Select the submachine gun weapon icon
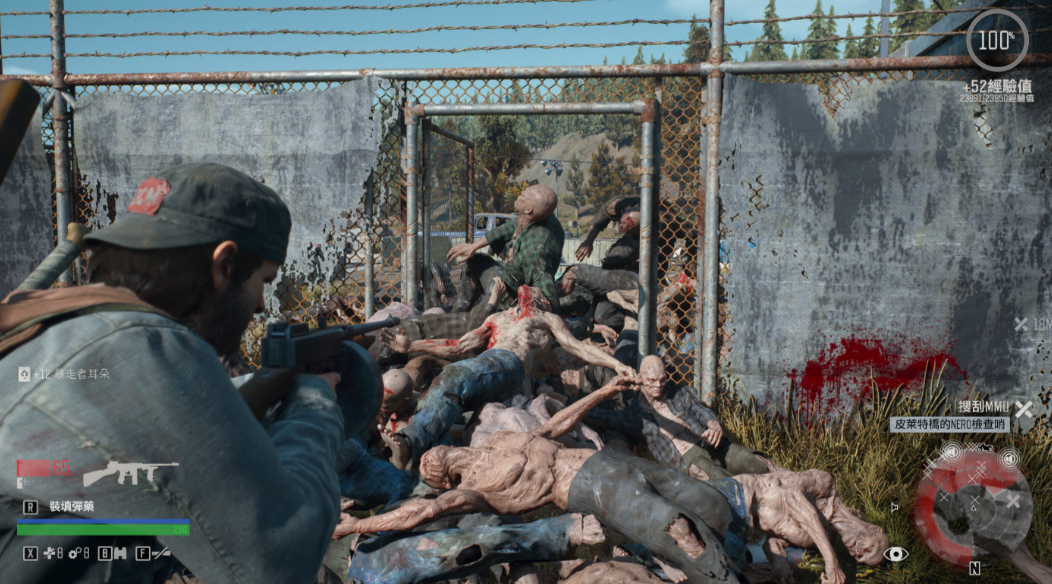The height and width of the screenshot is (584, 1052). [x=131, y=472]
